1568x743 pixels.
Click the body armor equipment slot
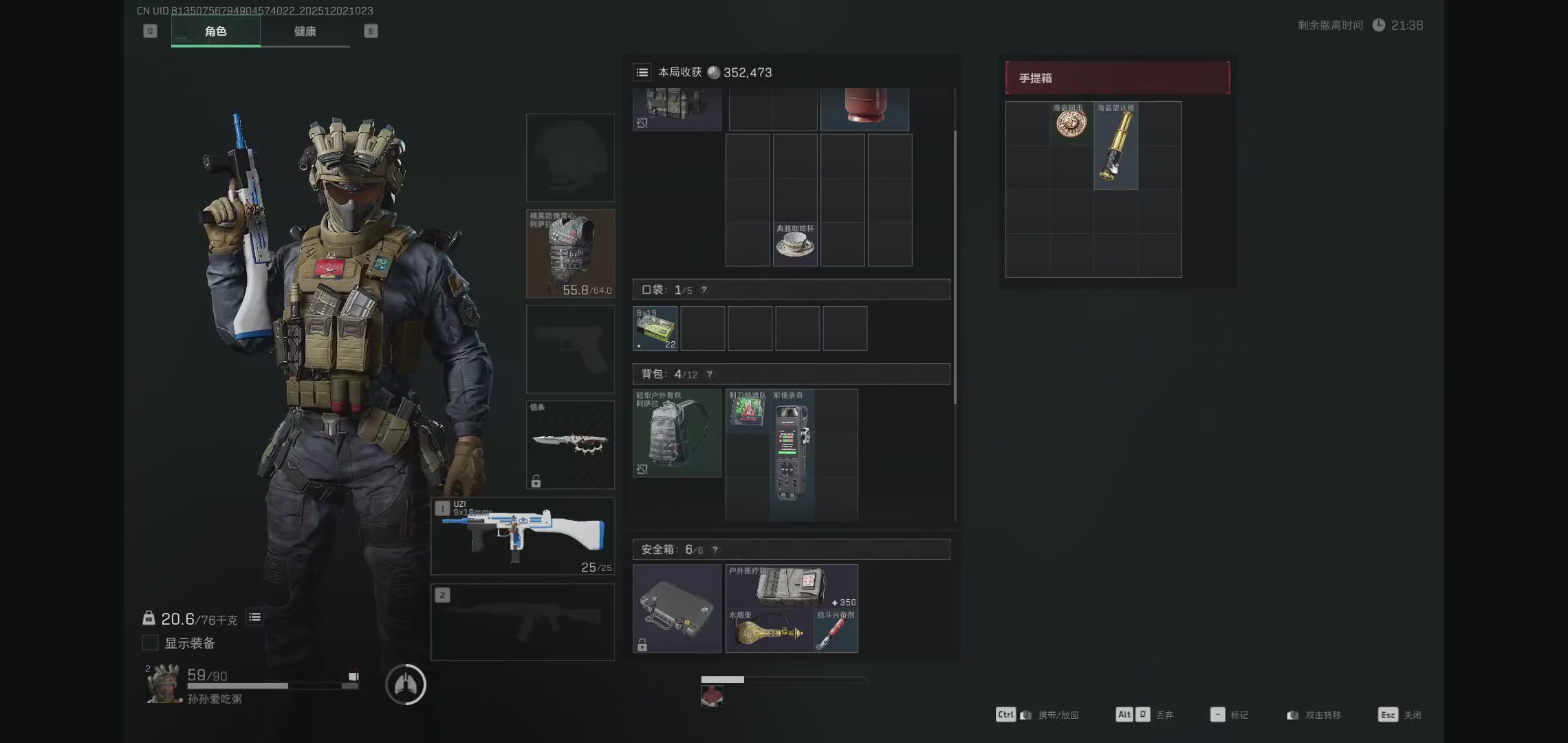(570, 254)
